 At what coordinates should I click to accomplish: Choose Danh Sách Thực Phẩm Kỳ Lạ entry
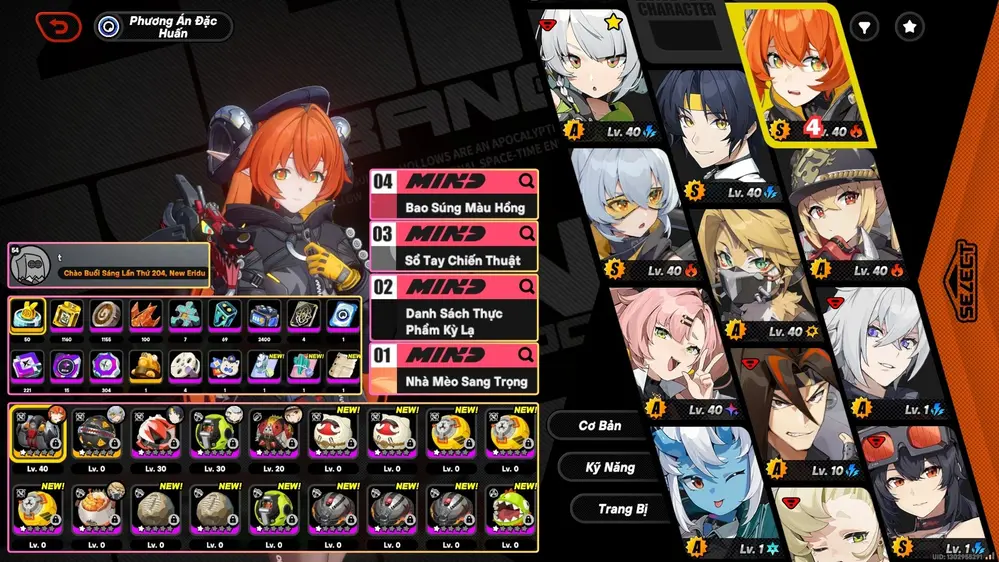coord(453,308)
